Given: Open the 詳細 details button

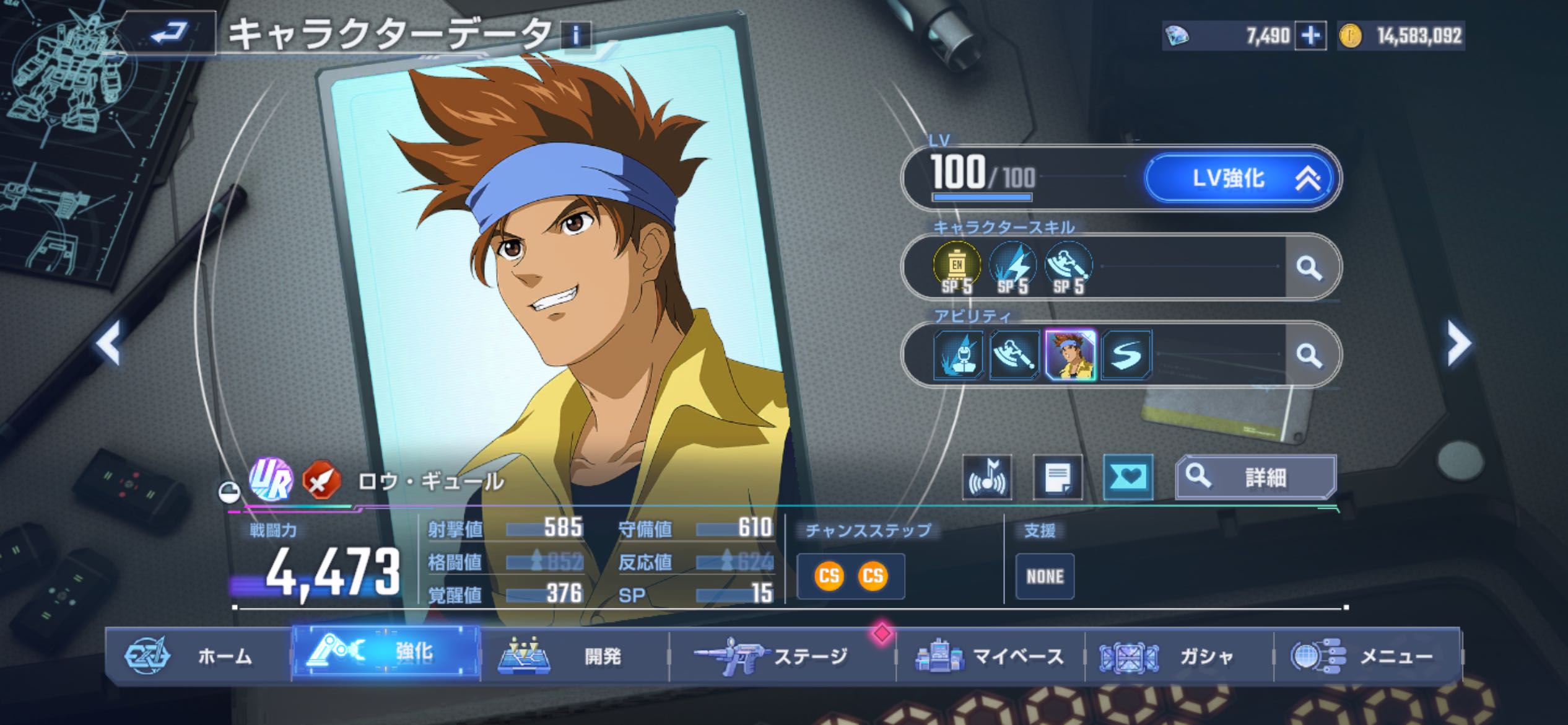Looking at the screenshot, I should click(1256, 477).
